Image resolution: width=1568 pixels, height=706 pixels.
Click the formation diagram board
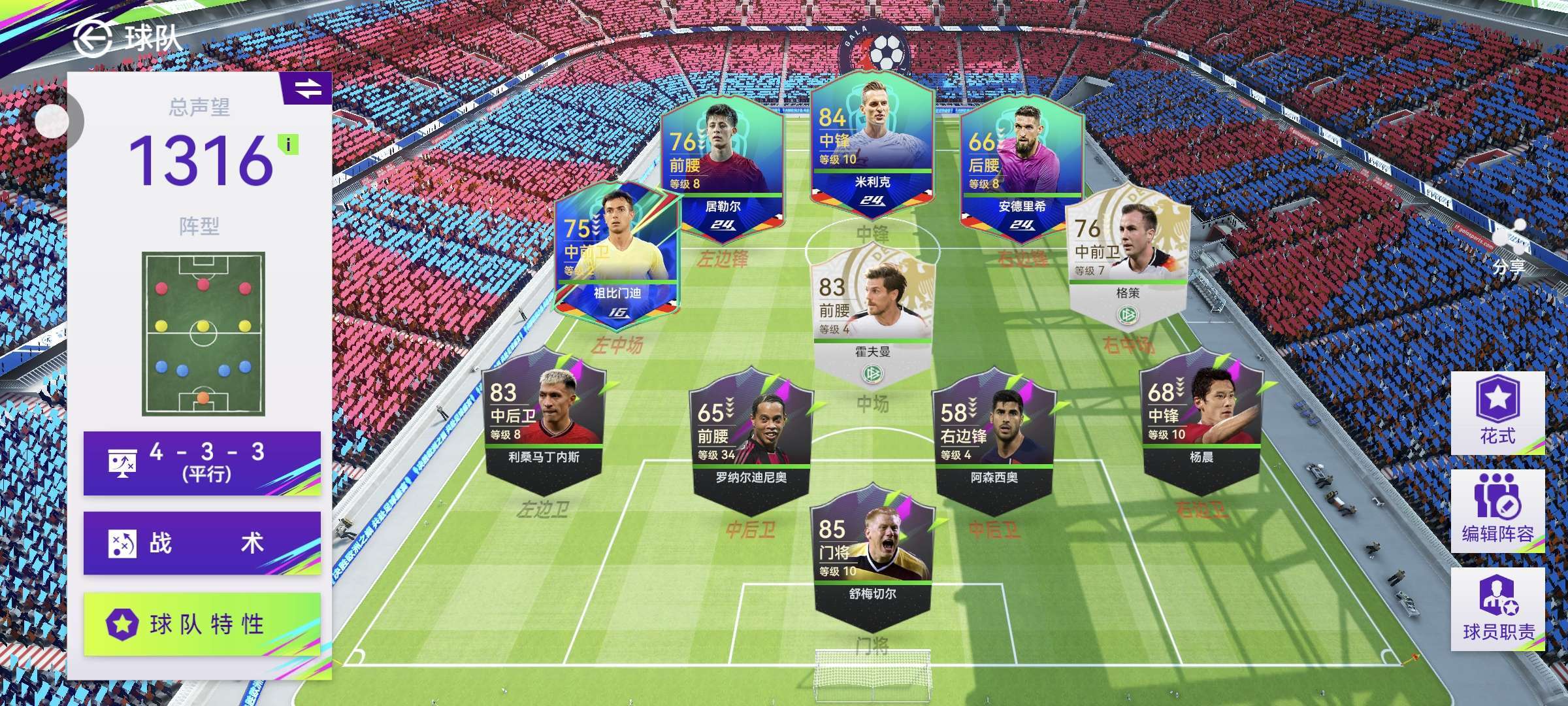pos(203,333)
